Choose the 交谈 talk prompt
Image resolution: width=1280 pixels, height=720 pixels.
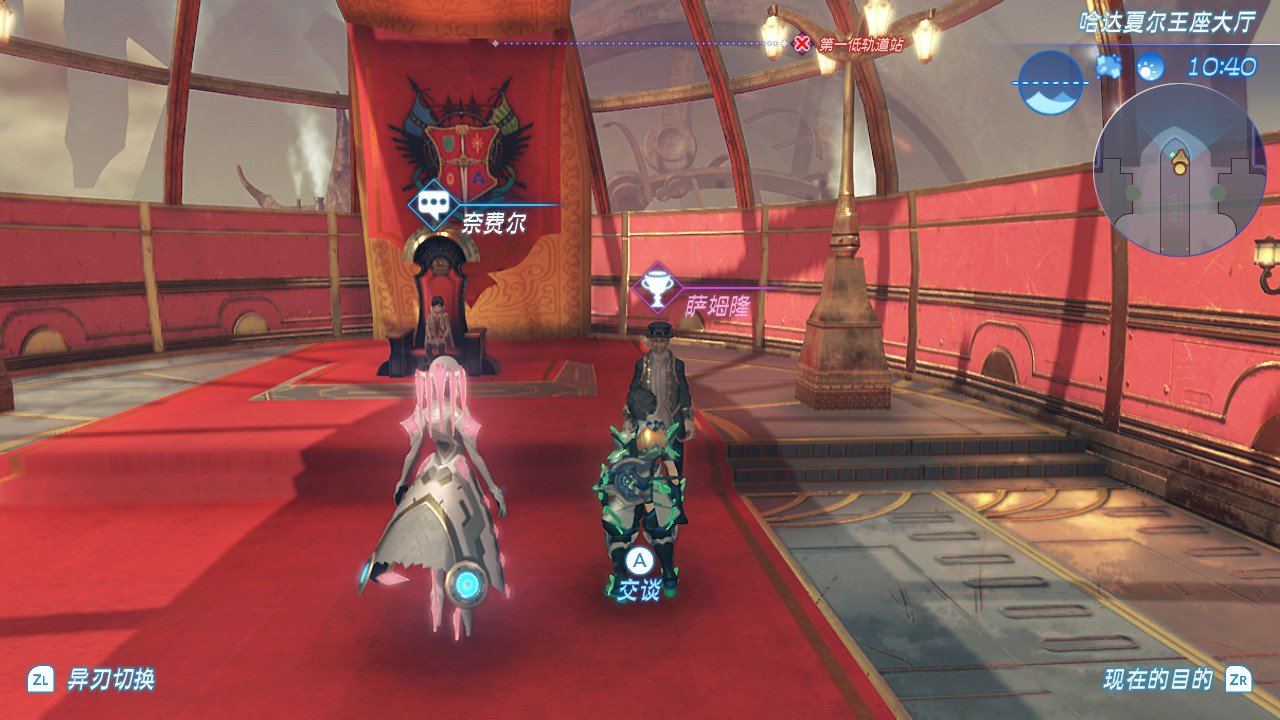click(x=639, y=576)
